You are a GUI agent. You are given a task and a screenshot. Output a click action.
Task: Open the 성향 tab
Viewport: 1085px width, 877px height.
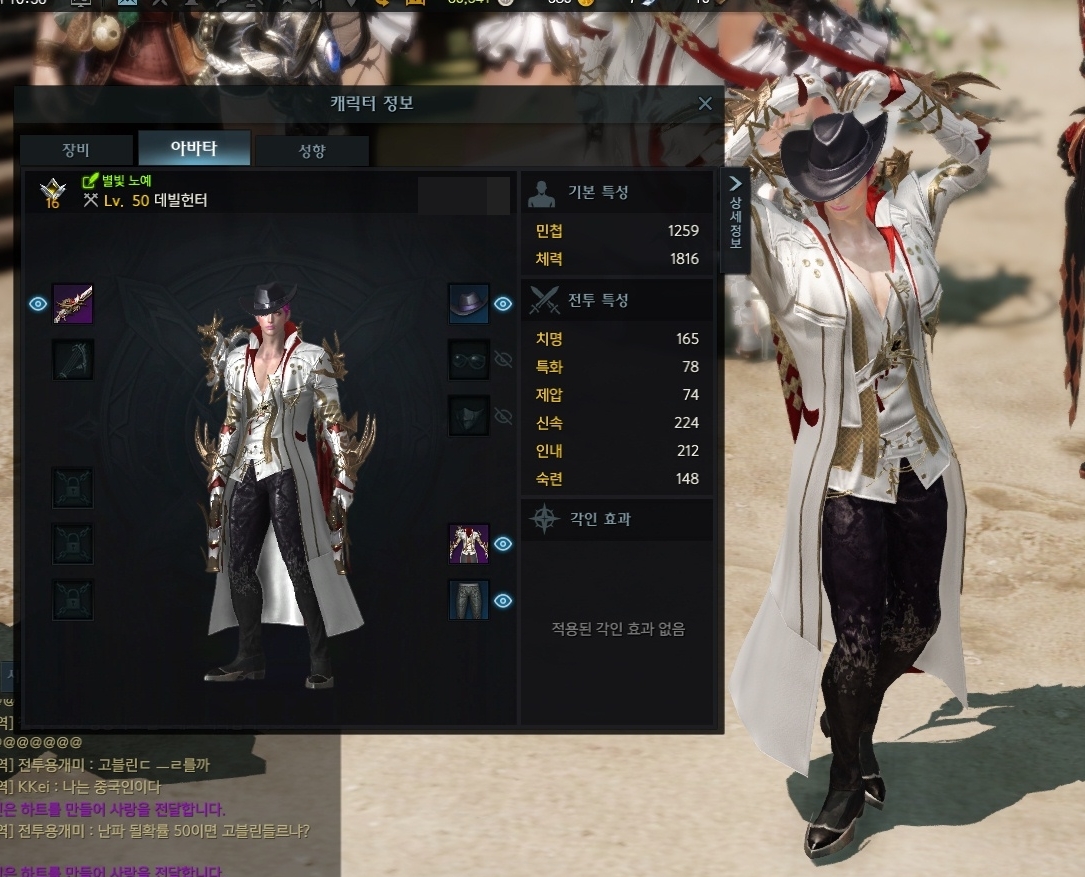(x=312, y=151)
